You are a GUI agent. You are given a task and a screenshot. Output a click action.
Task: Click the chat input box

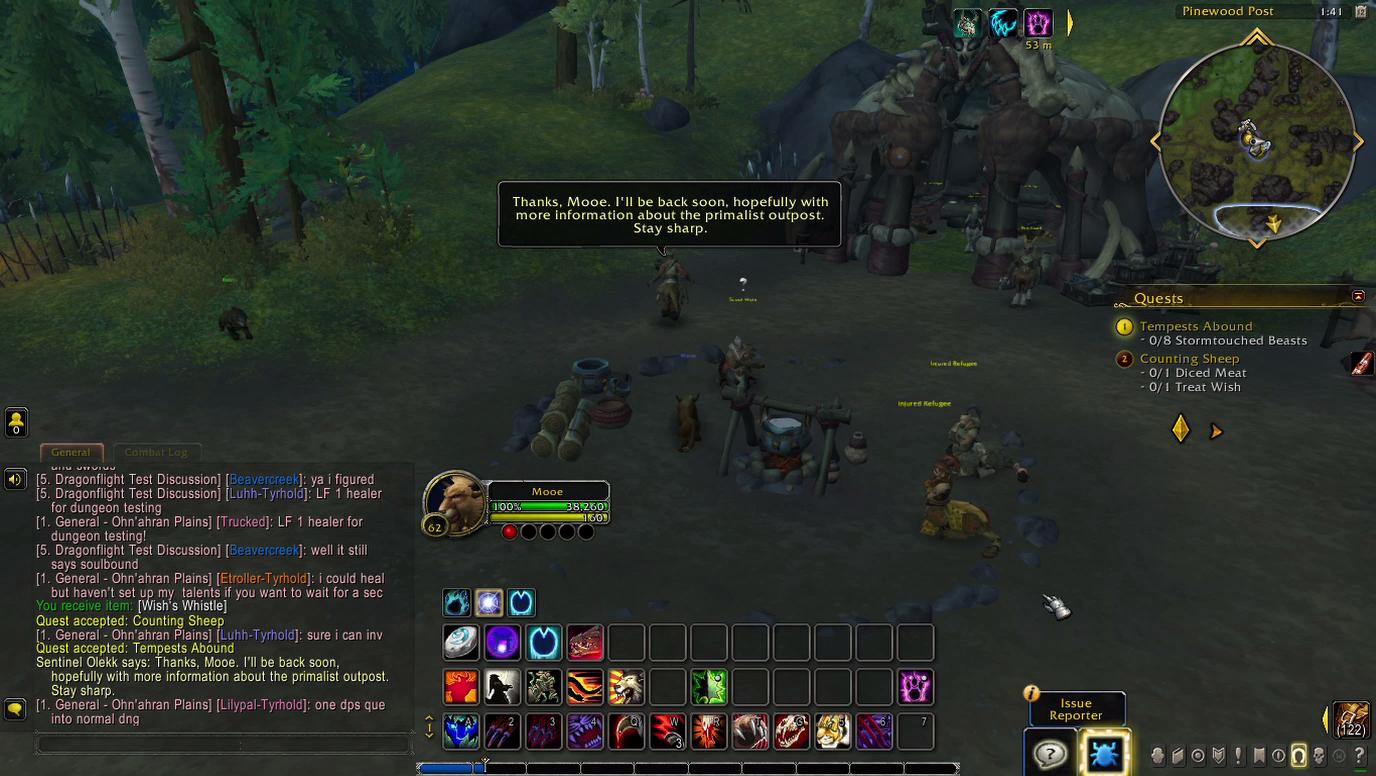tap(224, 744)
